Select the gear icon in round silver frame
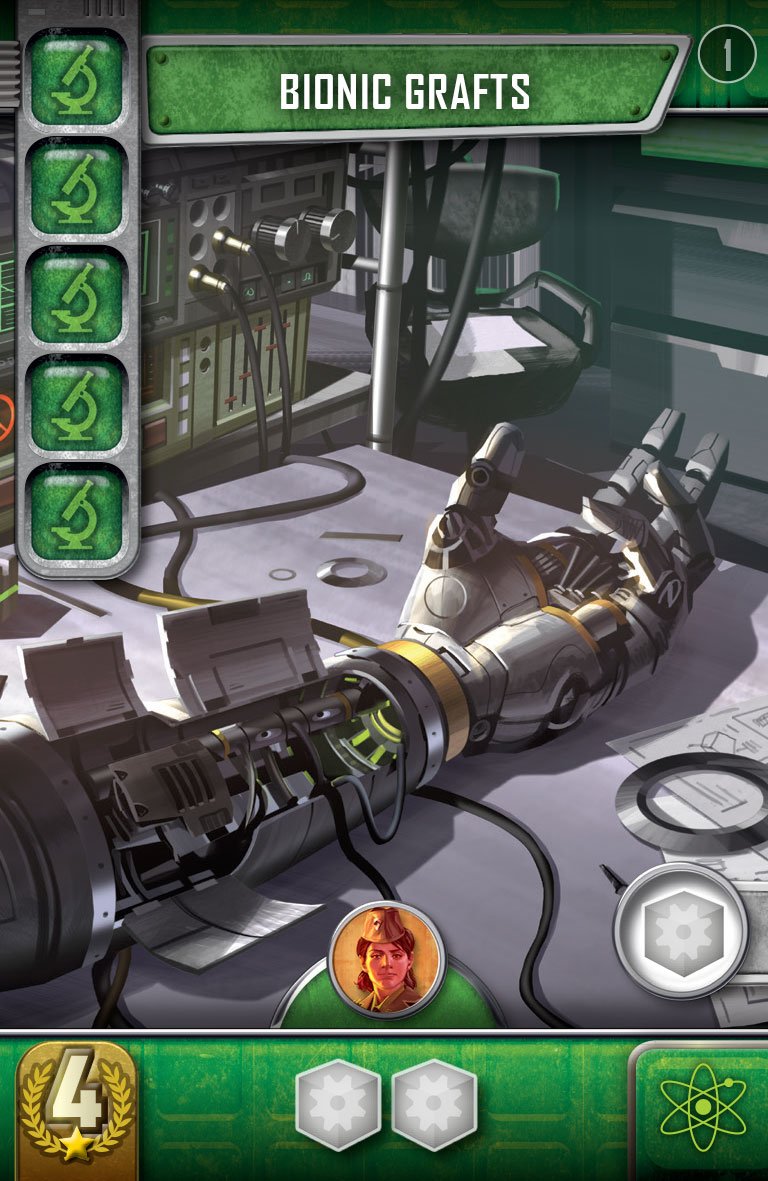This screenshot has width=768, height=1181. click(x=681, y=932)
